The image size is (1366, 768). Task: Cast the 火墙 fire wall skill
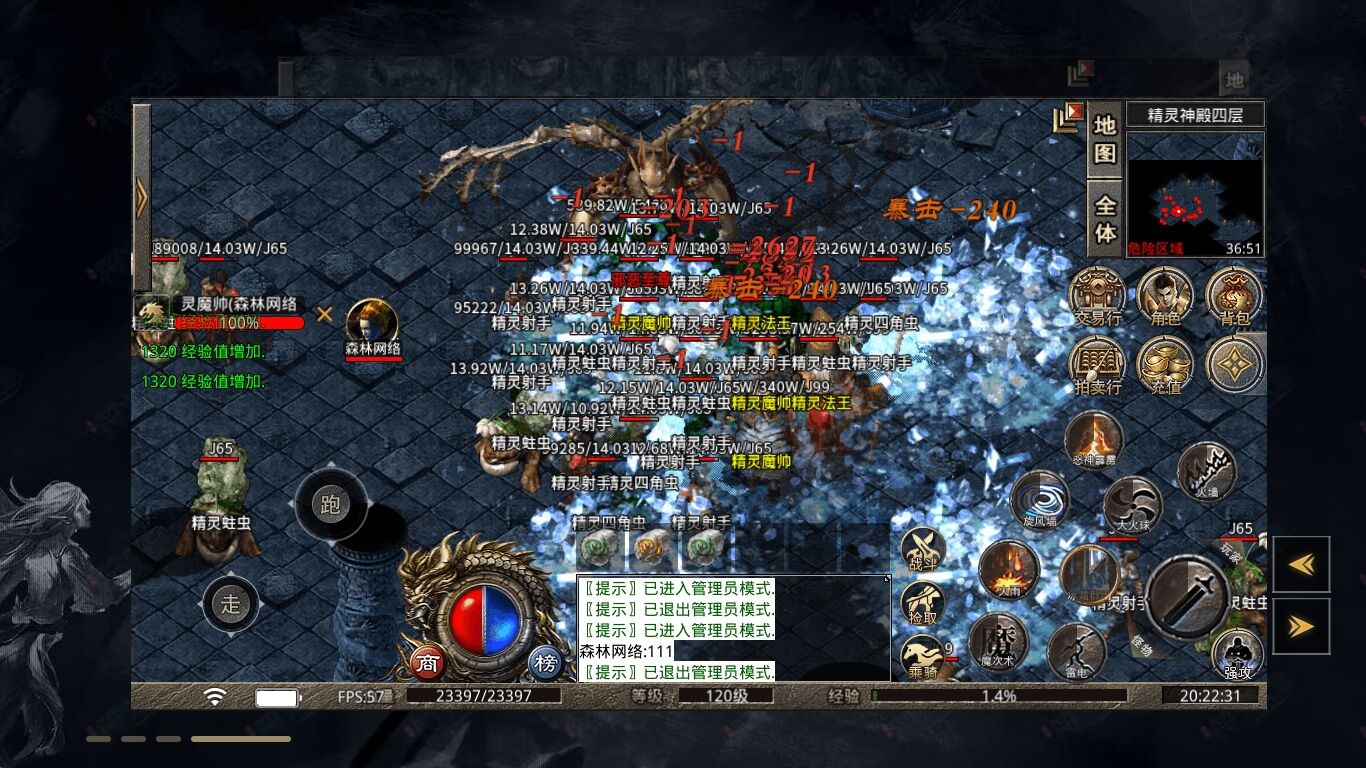1206,470
